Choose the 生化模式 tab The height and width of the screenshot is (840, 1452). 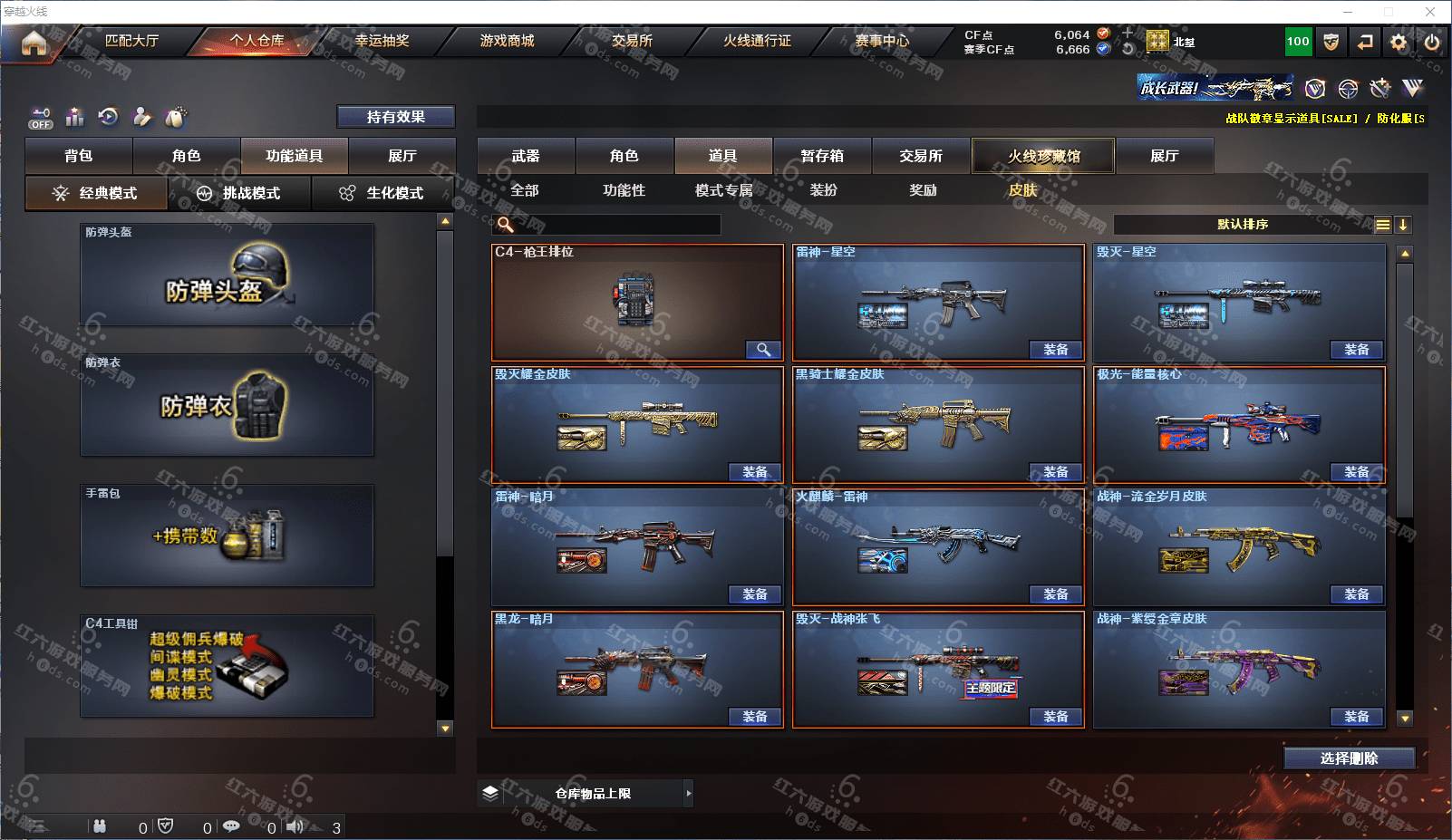[383, 193]
